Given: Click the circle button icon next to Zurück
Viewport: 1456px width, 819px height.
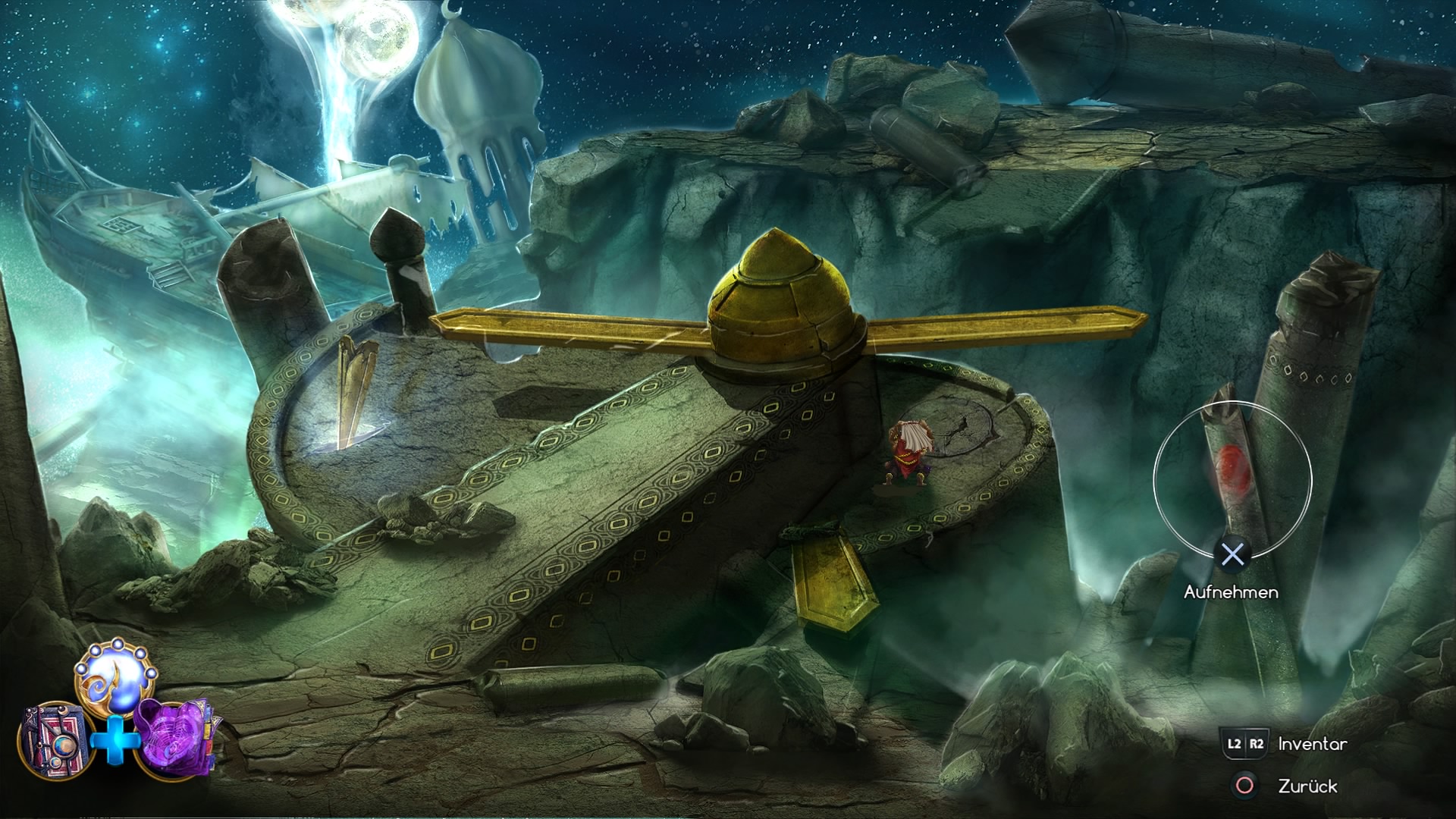Looking at the screenshot, I should coord(1244,785).
